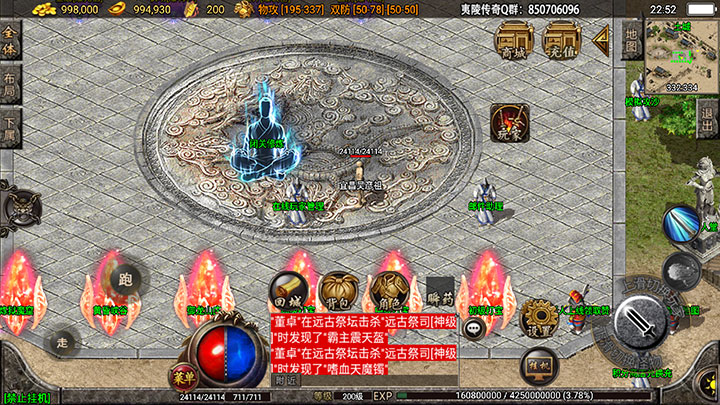This screenshot has height=405, width=720.
Task: Tap the 退出 exit button
Action: [x=706, y=110]
